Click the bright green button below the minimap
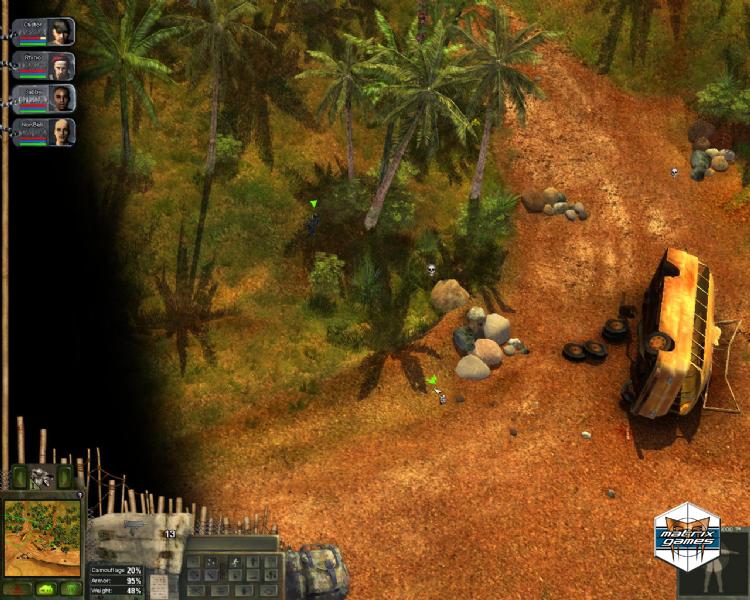 pyautogui.click(x=45, y=588)
